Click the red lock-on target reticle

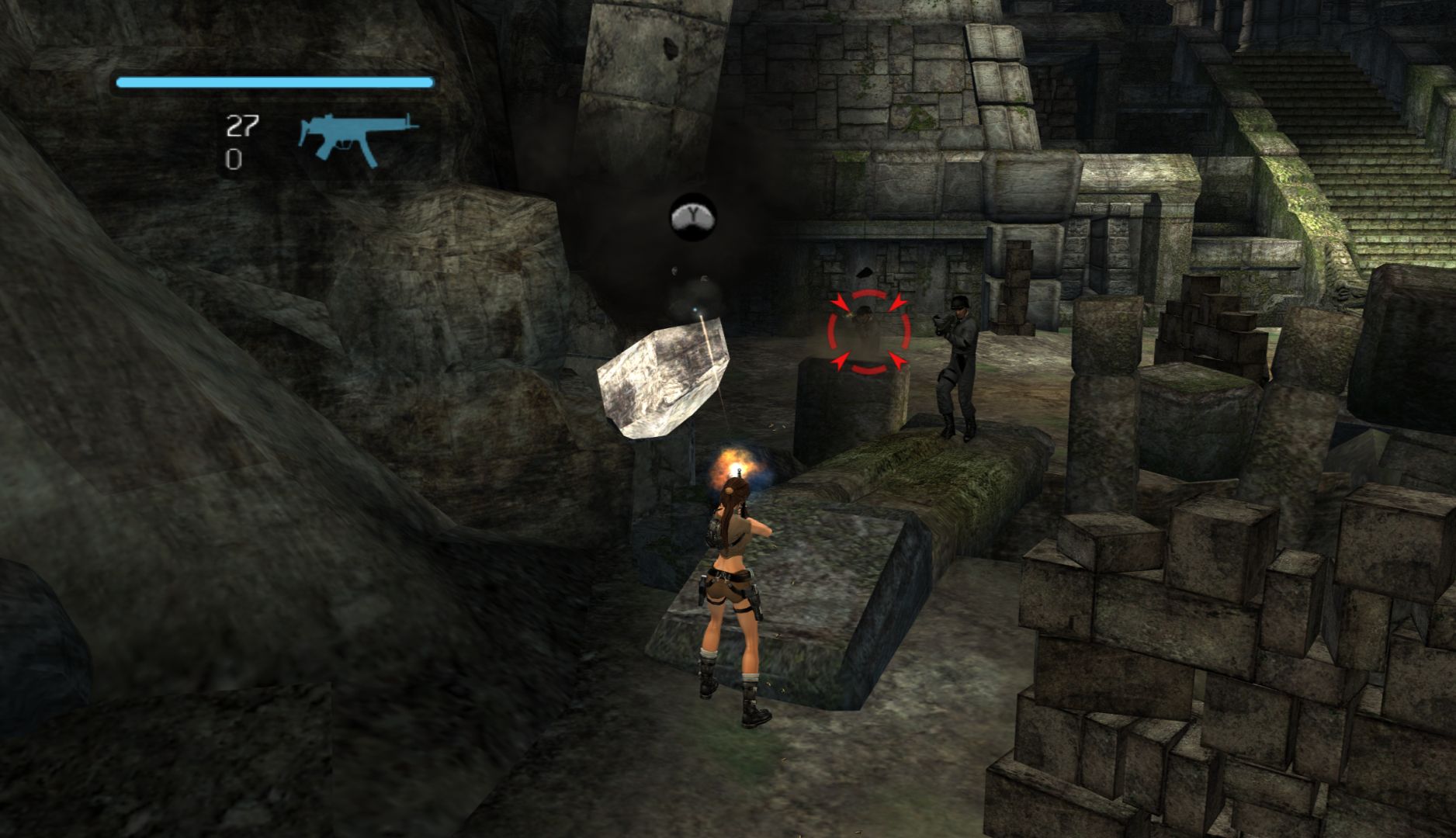tap(868, 331)
